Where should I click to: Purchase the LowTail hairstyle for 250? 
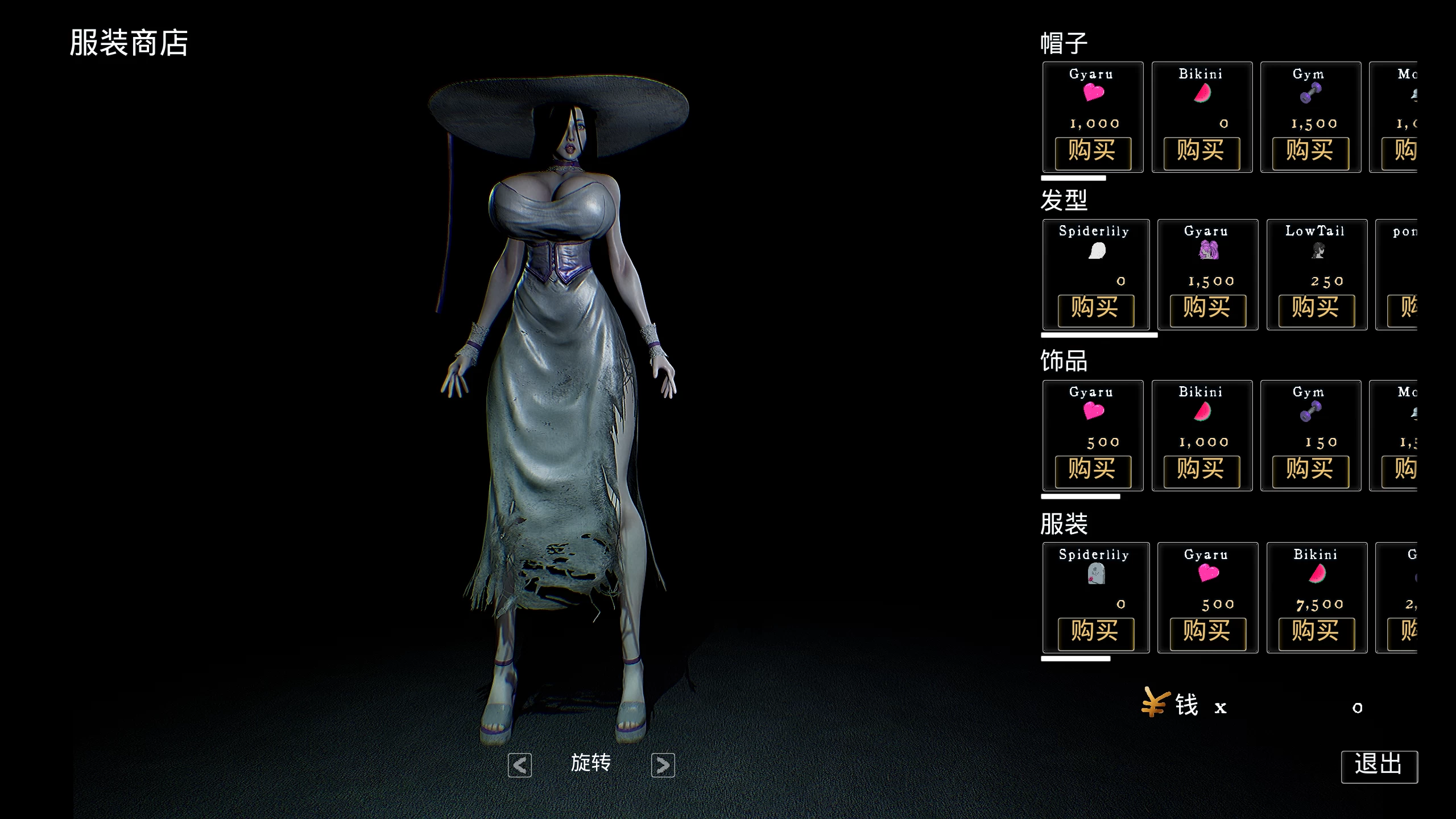[1316, 310]
